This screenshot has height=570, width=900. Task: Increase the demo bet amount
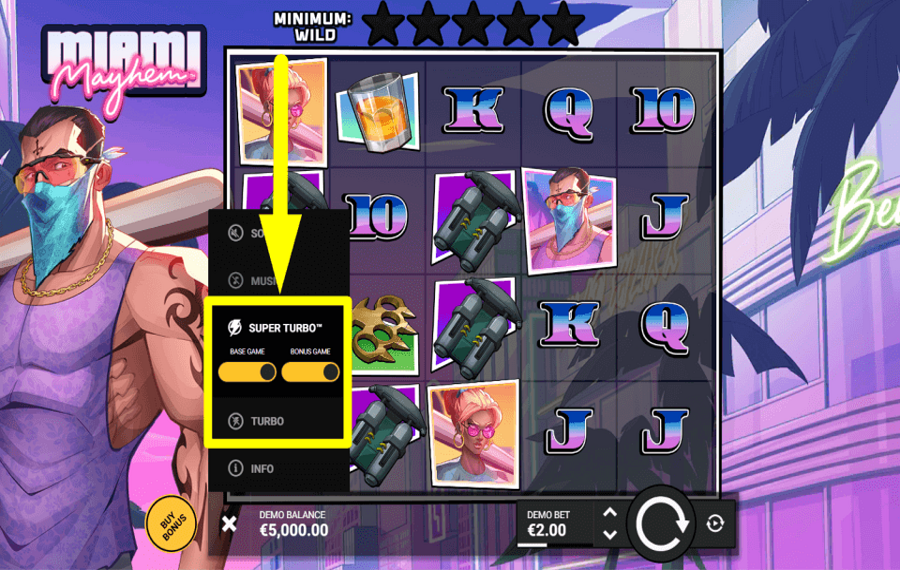pyautogui.click(x=610, y=512)
